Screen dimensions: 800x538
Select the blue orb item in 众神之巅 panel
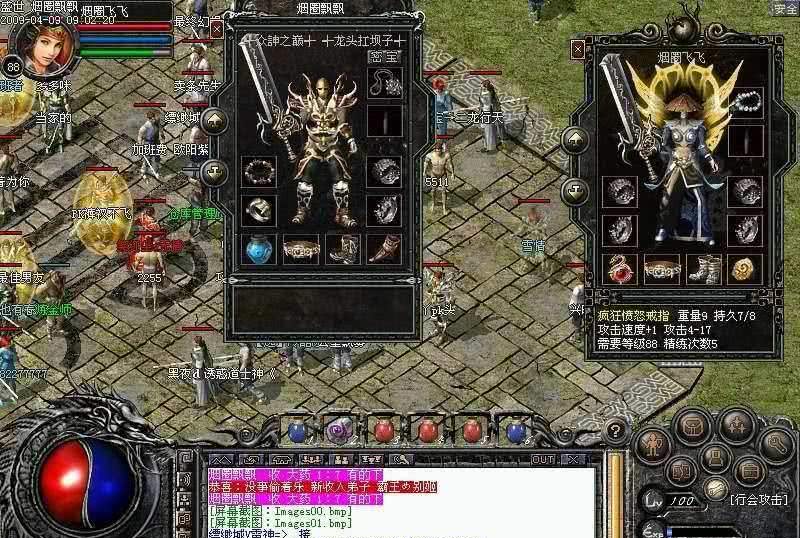pyautogui.click(x=258, y=247)
